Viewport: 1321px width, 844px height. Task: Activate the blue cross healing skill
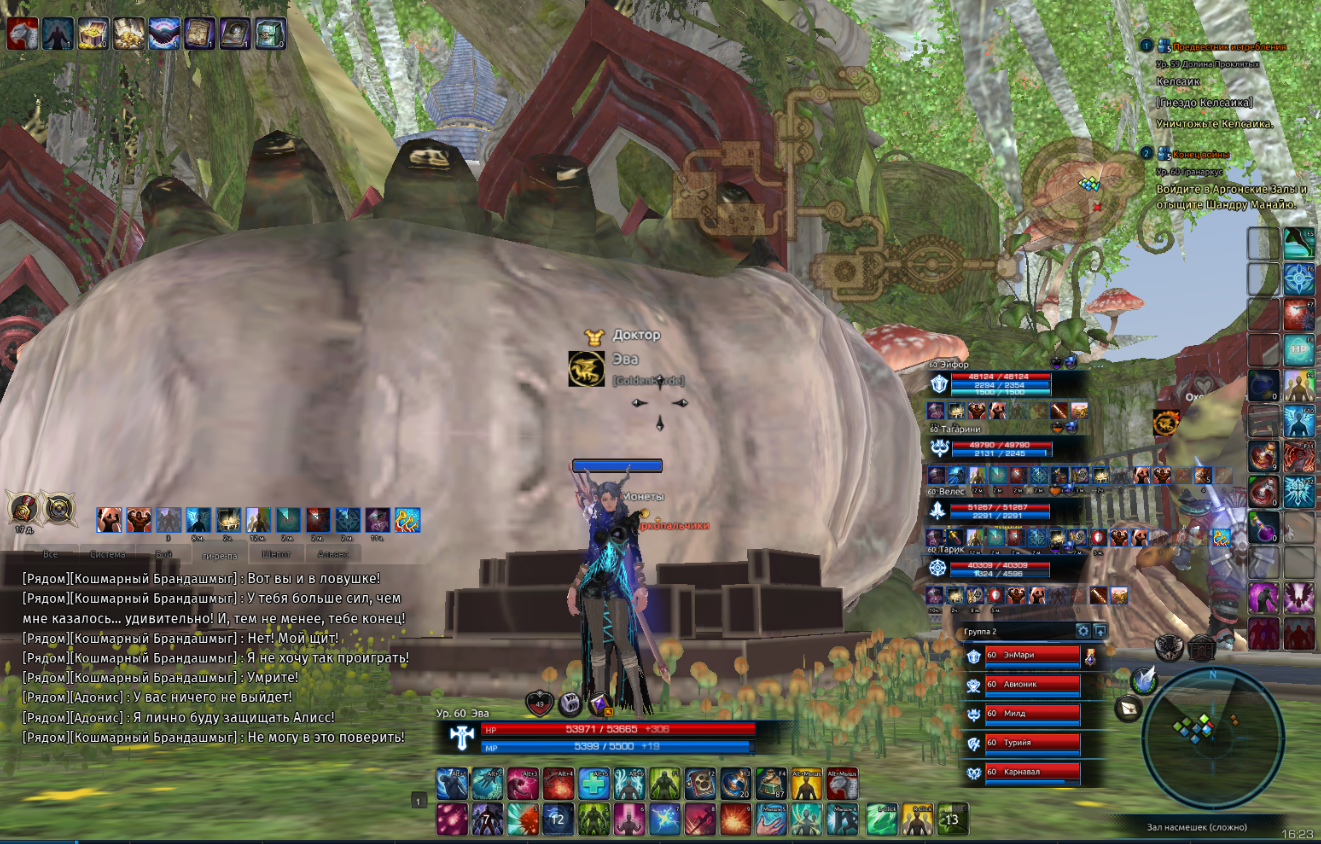pyautogui.click(x=595, y=784)
